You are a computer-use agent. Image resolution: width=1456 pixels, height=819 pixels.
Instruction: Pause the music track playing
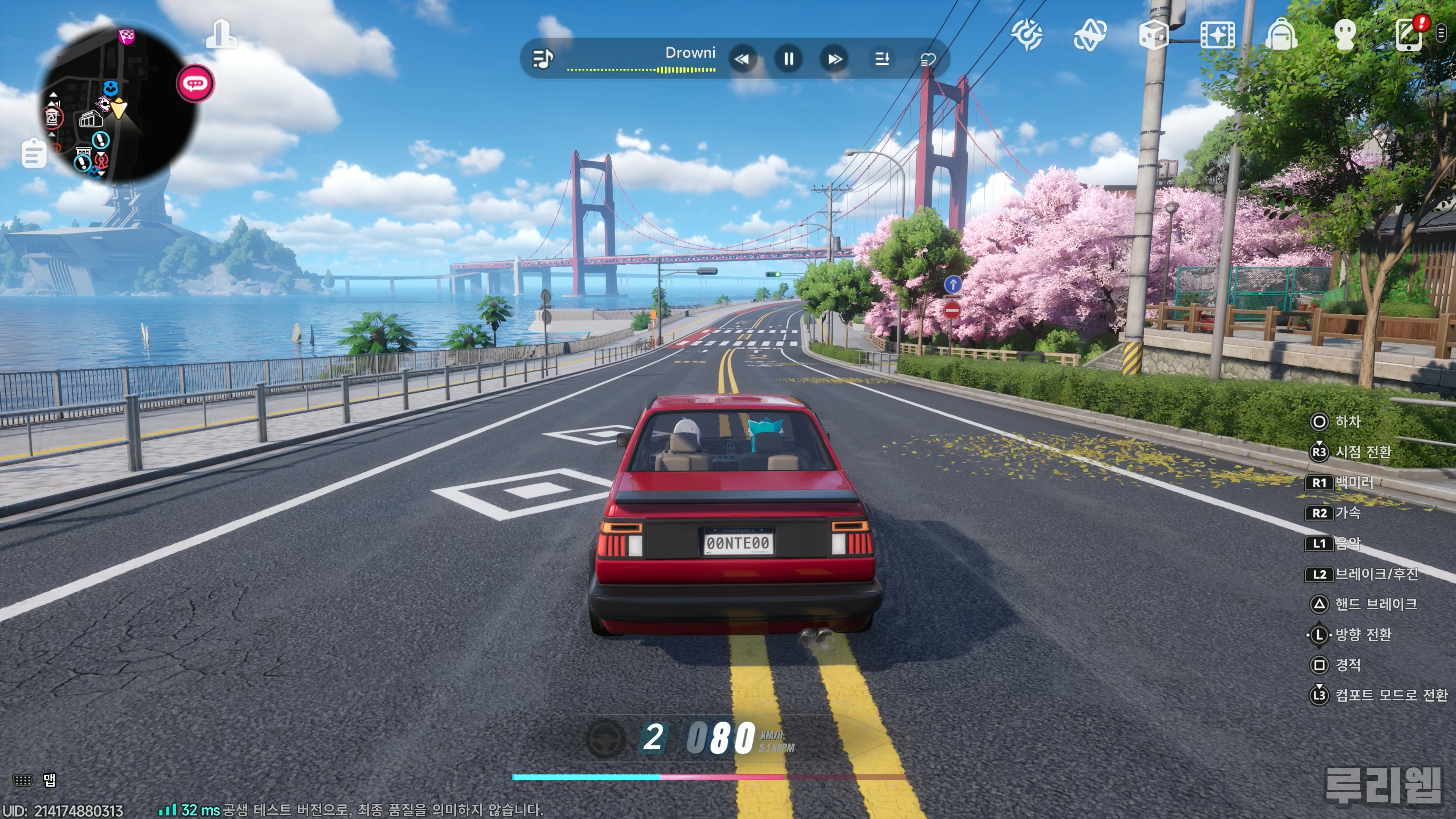[789, 59]
